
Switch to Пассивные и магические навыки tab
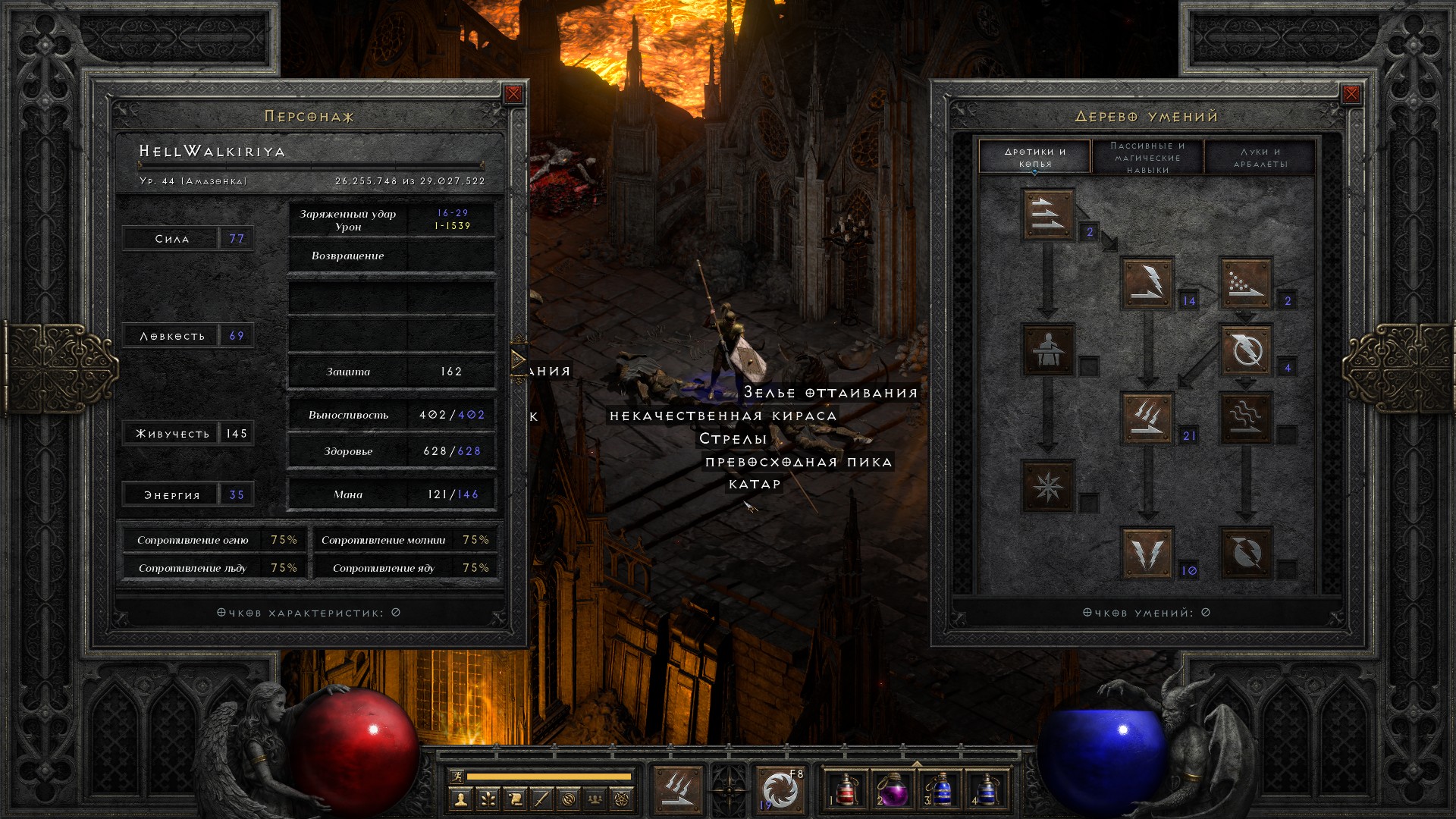(x=1147, y=157)
